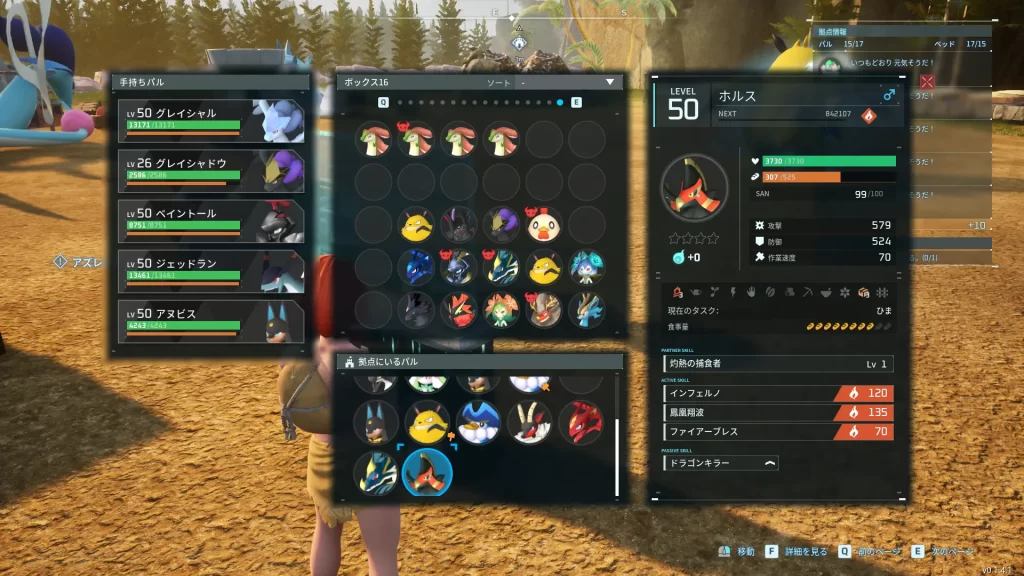Select the highlighted ホルス pal slot at base

click(x=427, y=472)
